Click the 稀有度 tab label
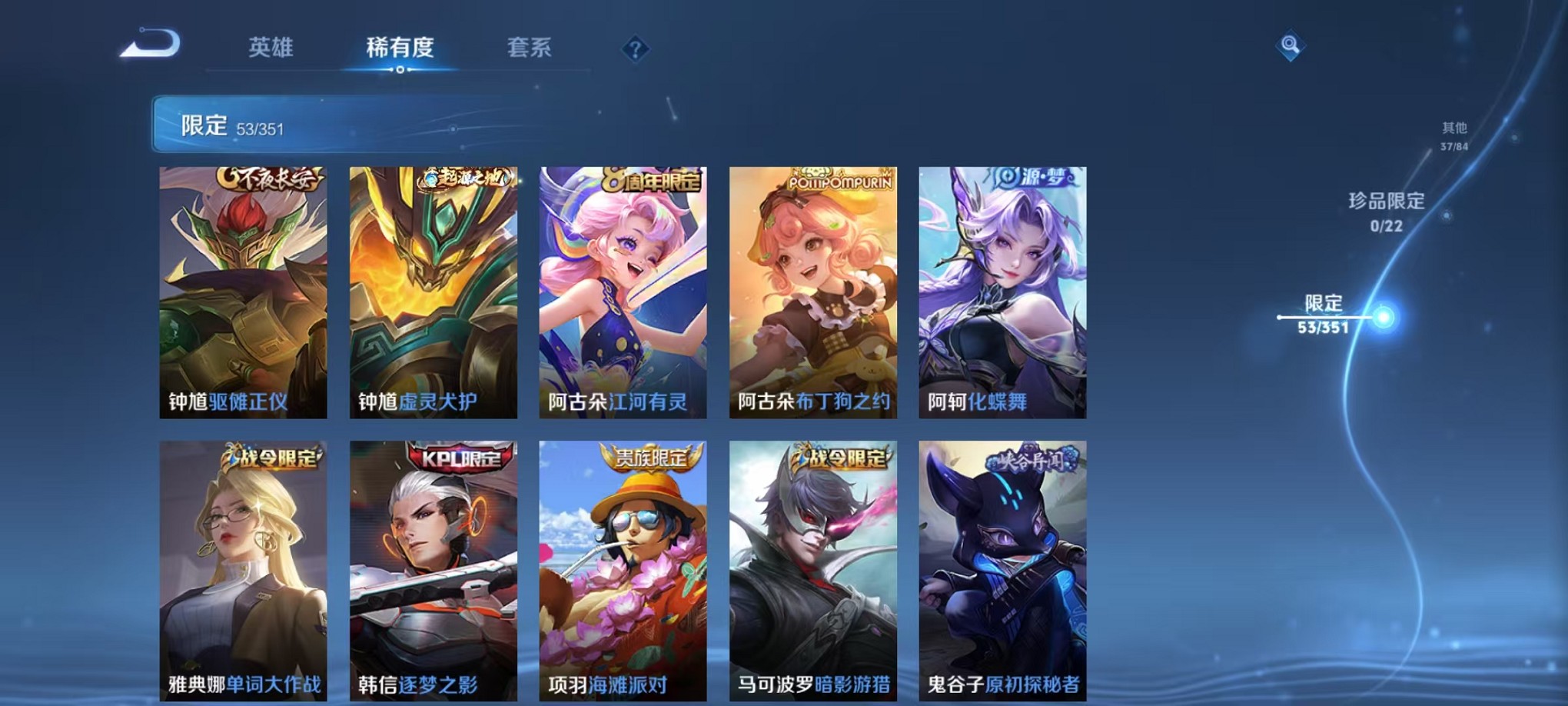The height and width of the screenshot is (706, 1568). point(400,48)
